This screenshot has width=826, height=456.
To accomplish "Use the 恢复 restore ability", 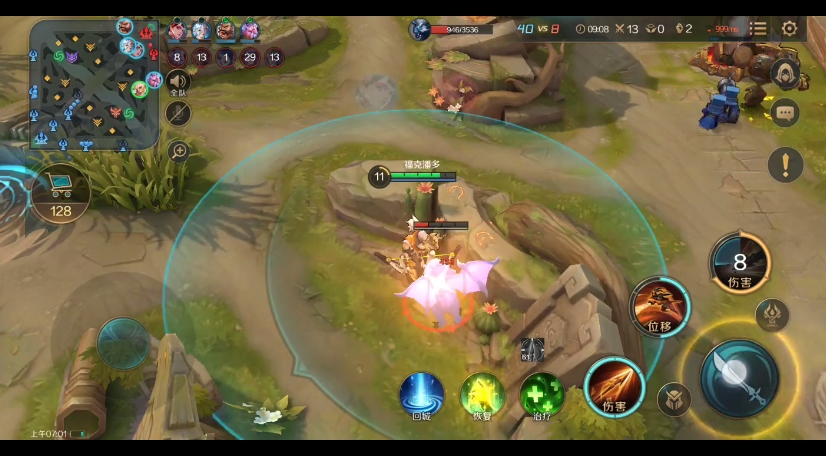I will pyautogui.click(x=482, y=394).
